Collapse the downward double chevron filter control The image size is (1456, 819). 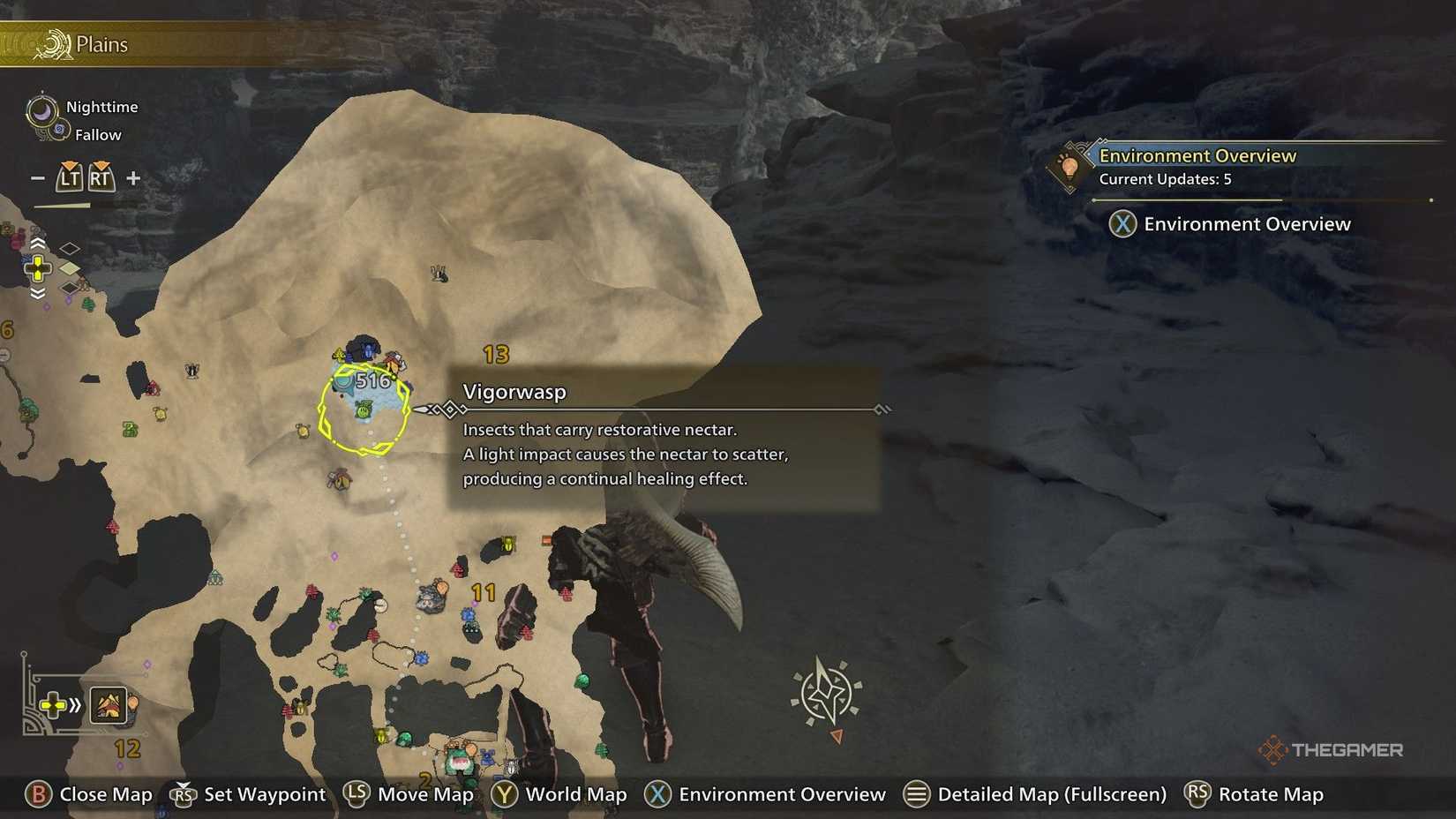[38, 292]
